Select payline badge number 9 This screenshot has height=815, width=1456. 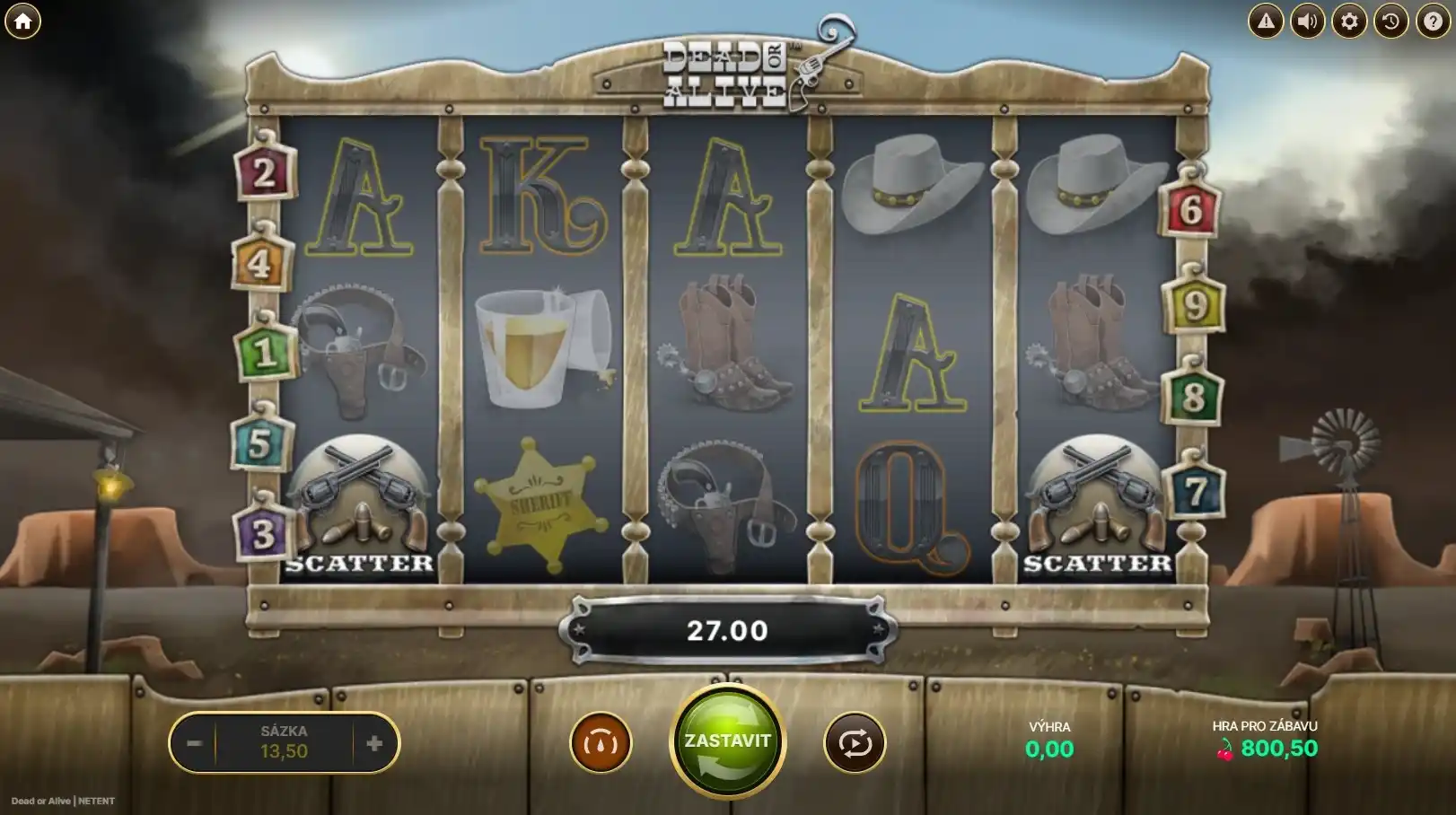click(1194, 305)
